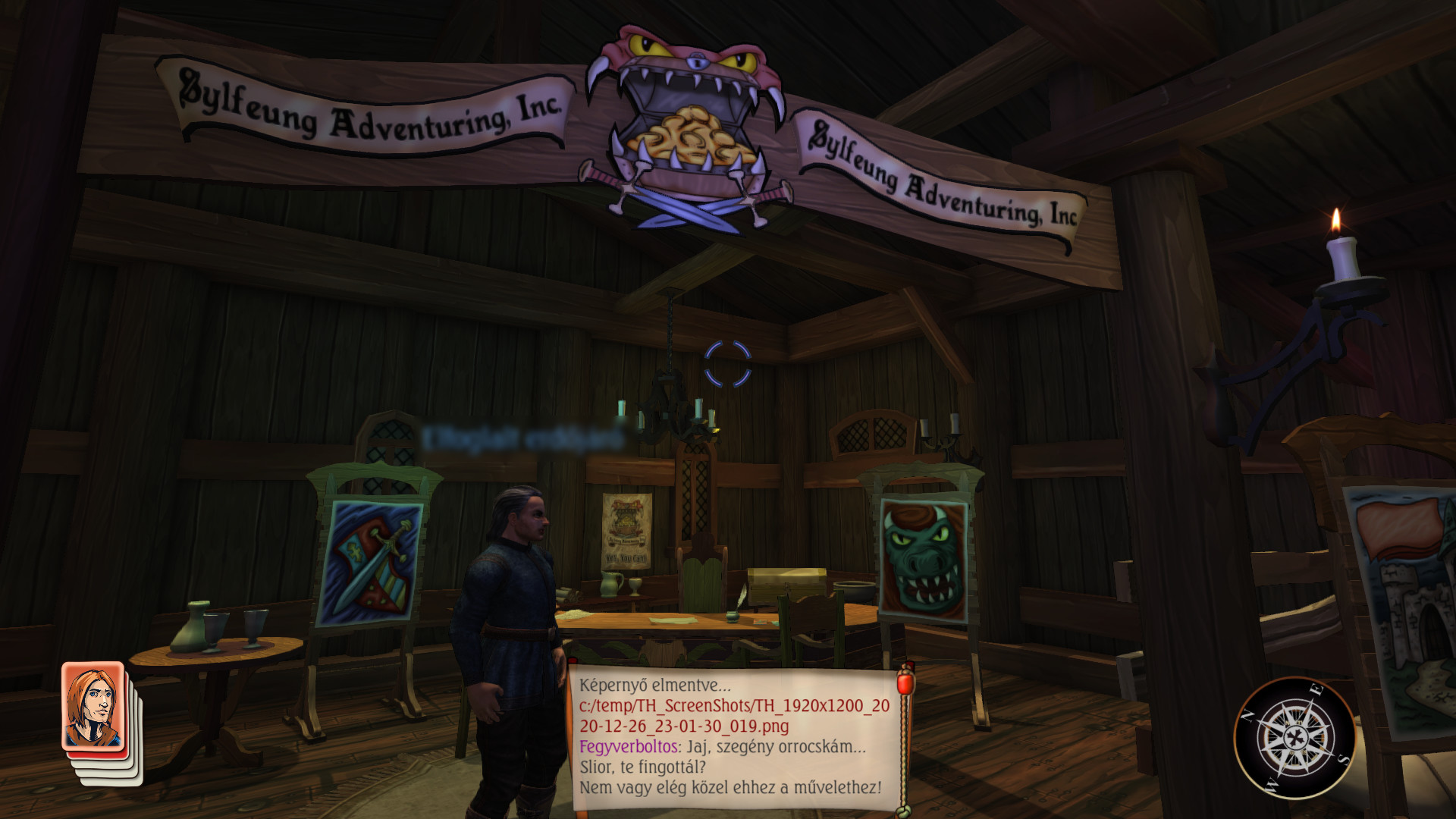The height and width of the screenshot is (819, 1456).
Task: Click the 'Yes, You Can!' recruitment poster
Action: coord(626,531)
